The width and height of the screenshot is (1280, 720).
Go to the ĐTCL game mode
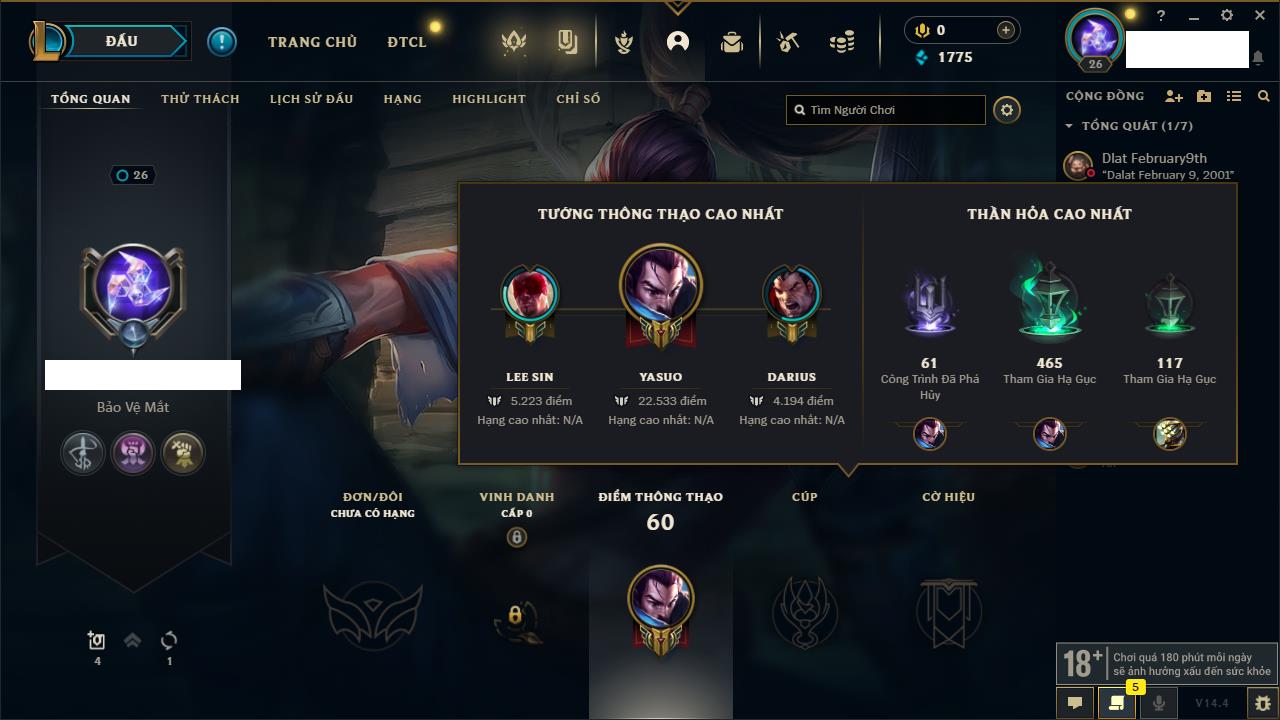(x=406, y=42)
